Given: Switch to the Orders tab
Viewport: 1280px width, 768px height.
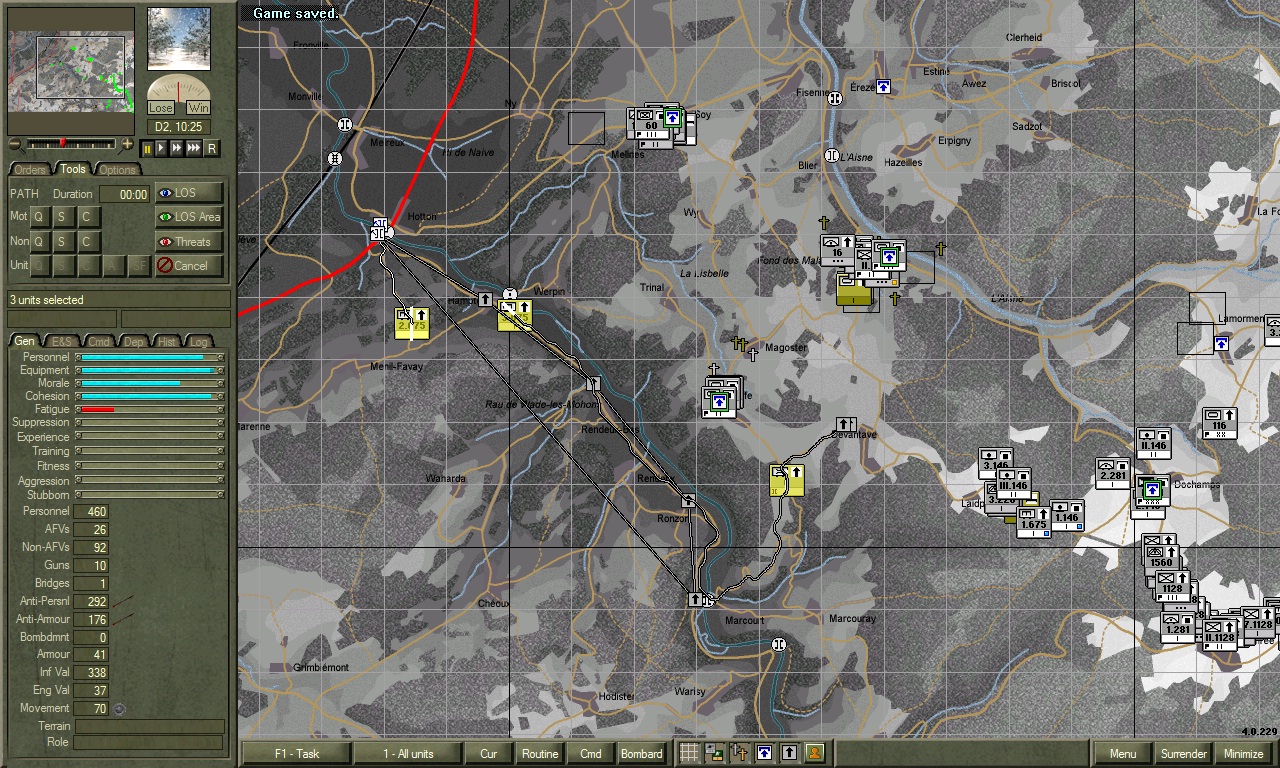Looking at the screenshot, I should (x=31, y=169).
